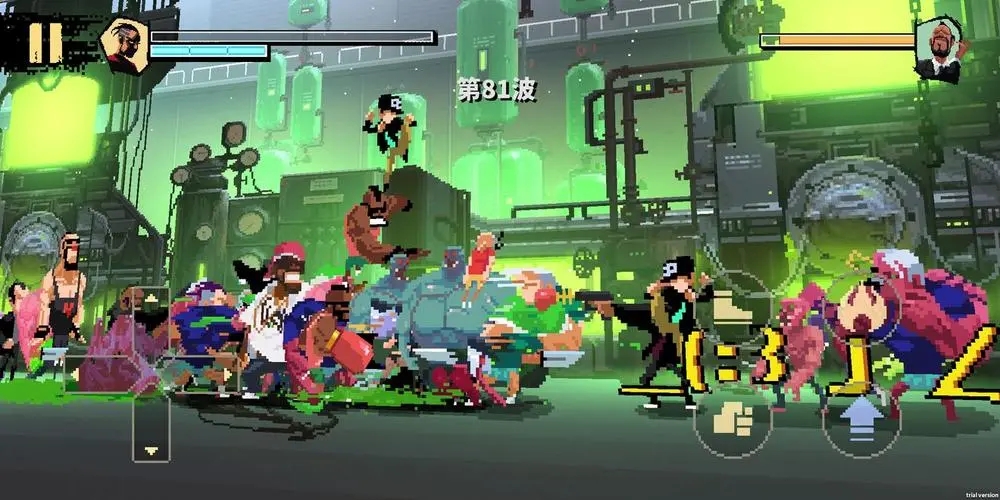
Task: Tap the boot kick attack button
Action: 735,308
